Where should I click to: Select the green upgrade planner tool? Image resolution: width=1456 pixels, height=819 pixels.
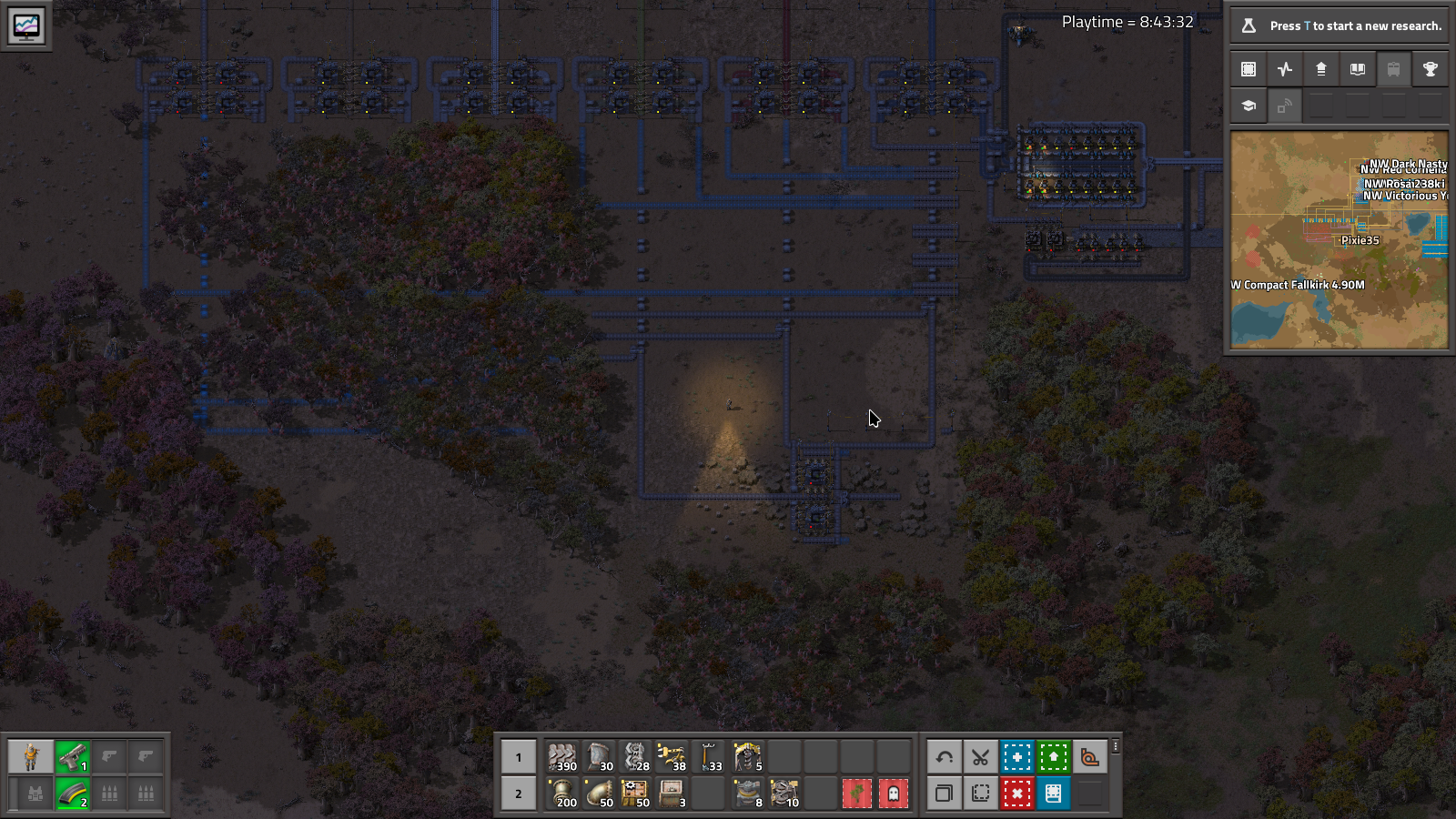coord(1053,757)
